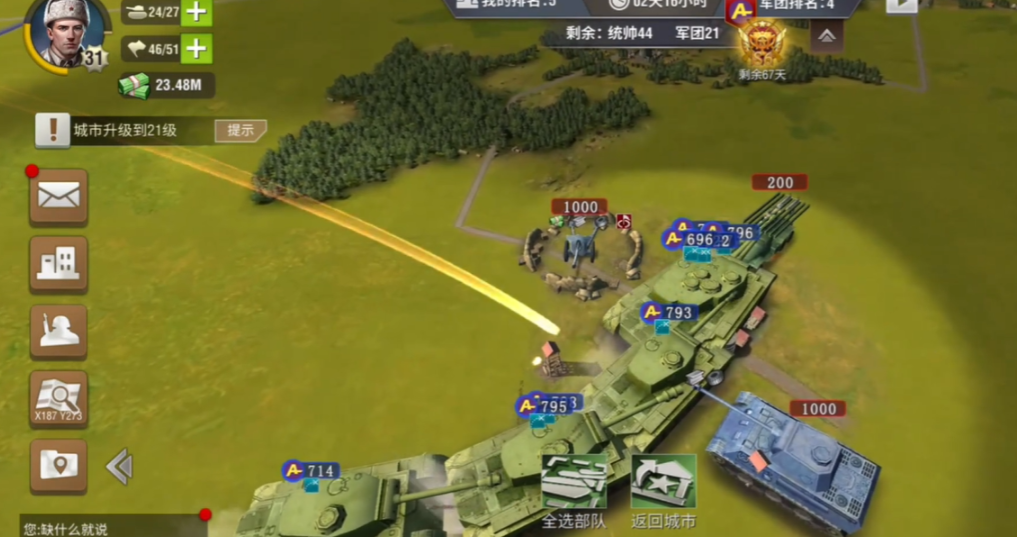Viewport: 1017px width, 537px height.
Task: Open the golden eagle season medal
Action: coord(762,45)
